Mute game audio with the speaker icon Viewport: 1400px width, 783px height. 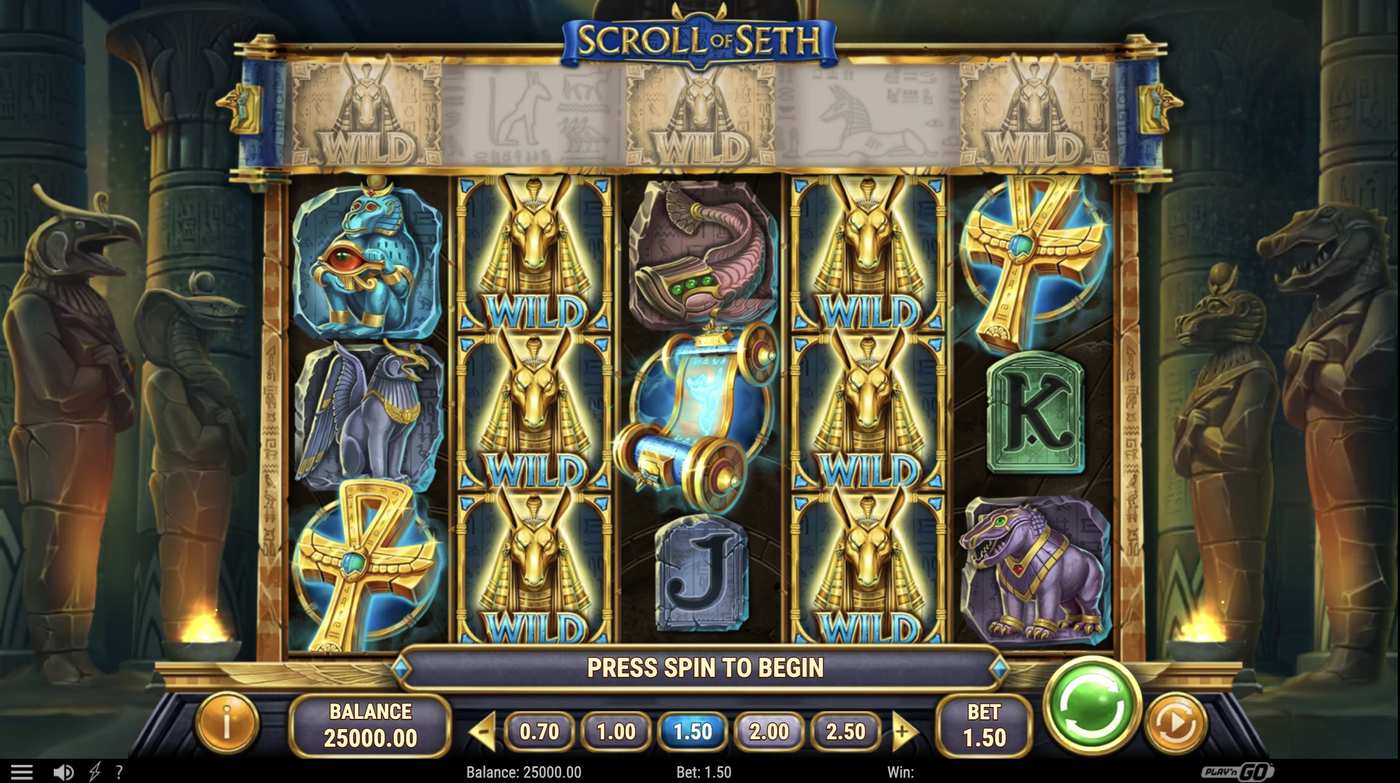tap(62, 771)
